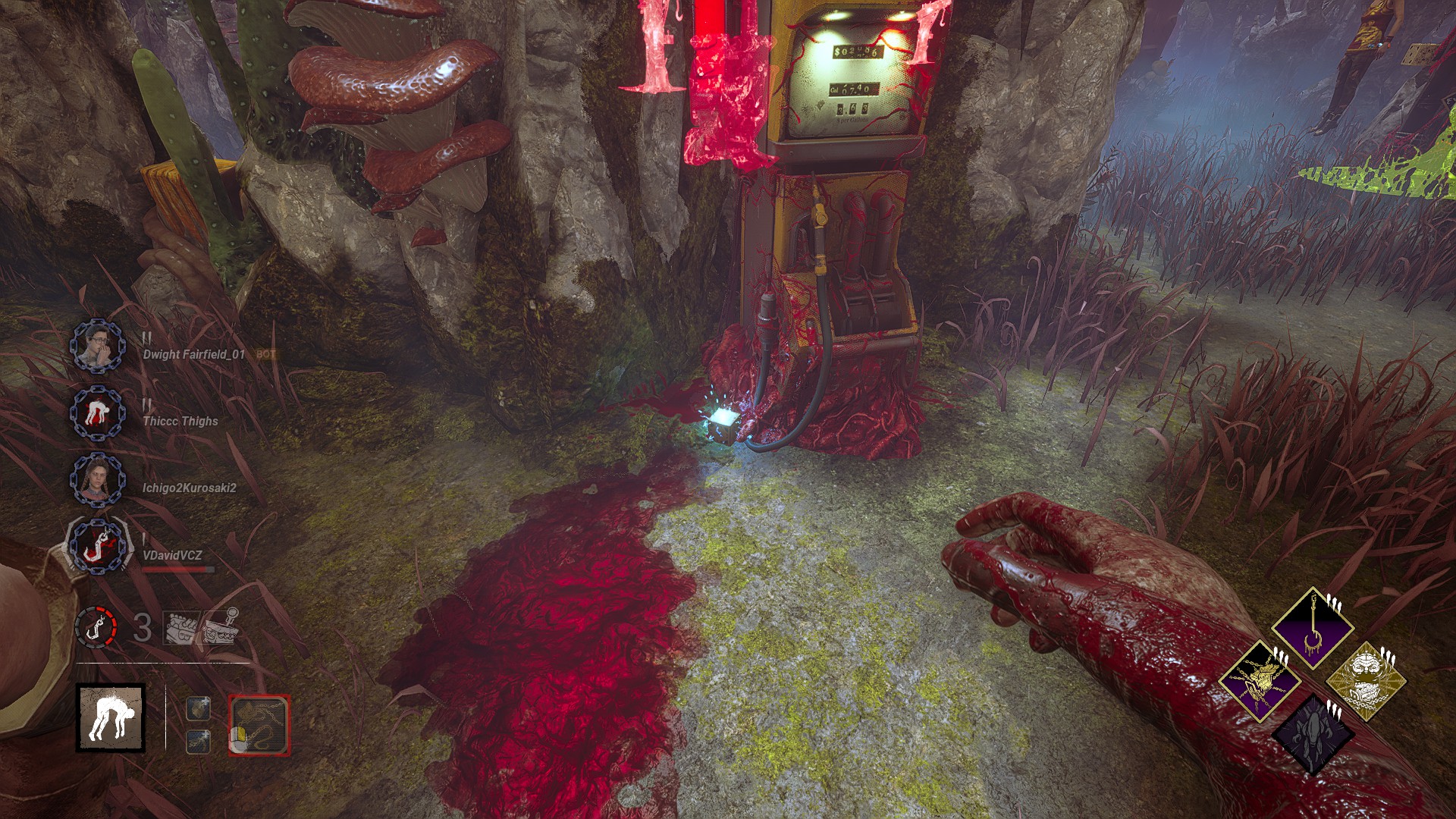Select Dwight Fairfield_01's survivor portrait
This screenshot has width=1456, height=819.
tap(97, 346)
